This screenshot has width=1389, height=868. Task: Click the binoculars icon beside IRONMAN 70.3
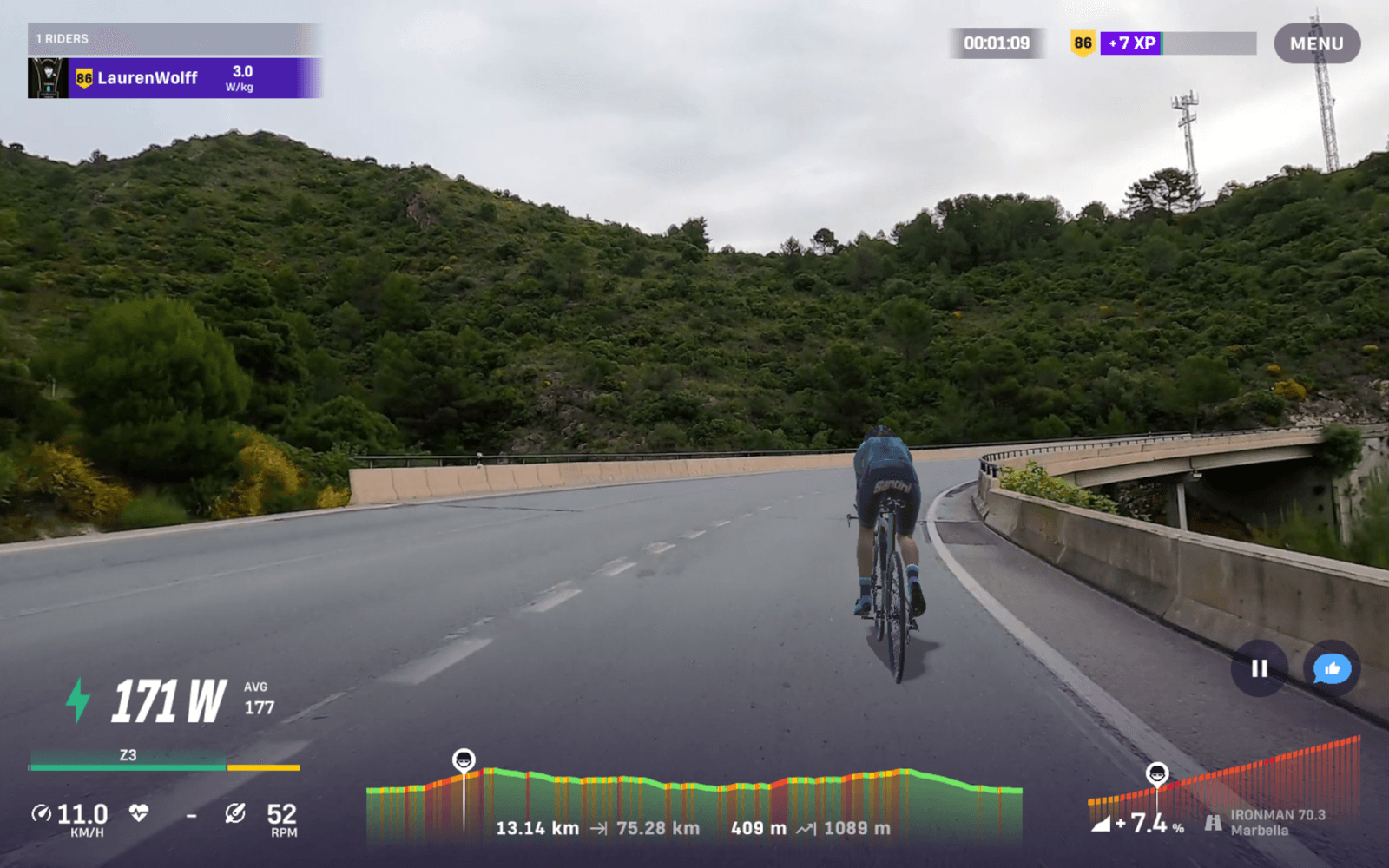(x=1213, y=823)
